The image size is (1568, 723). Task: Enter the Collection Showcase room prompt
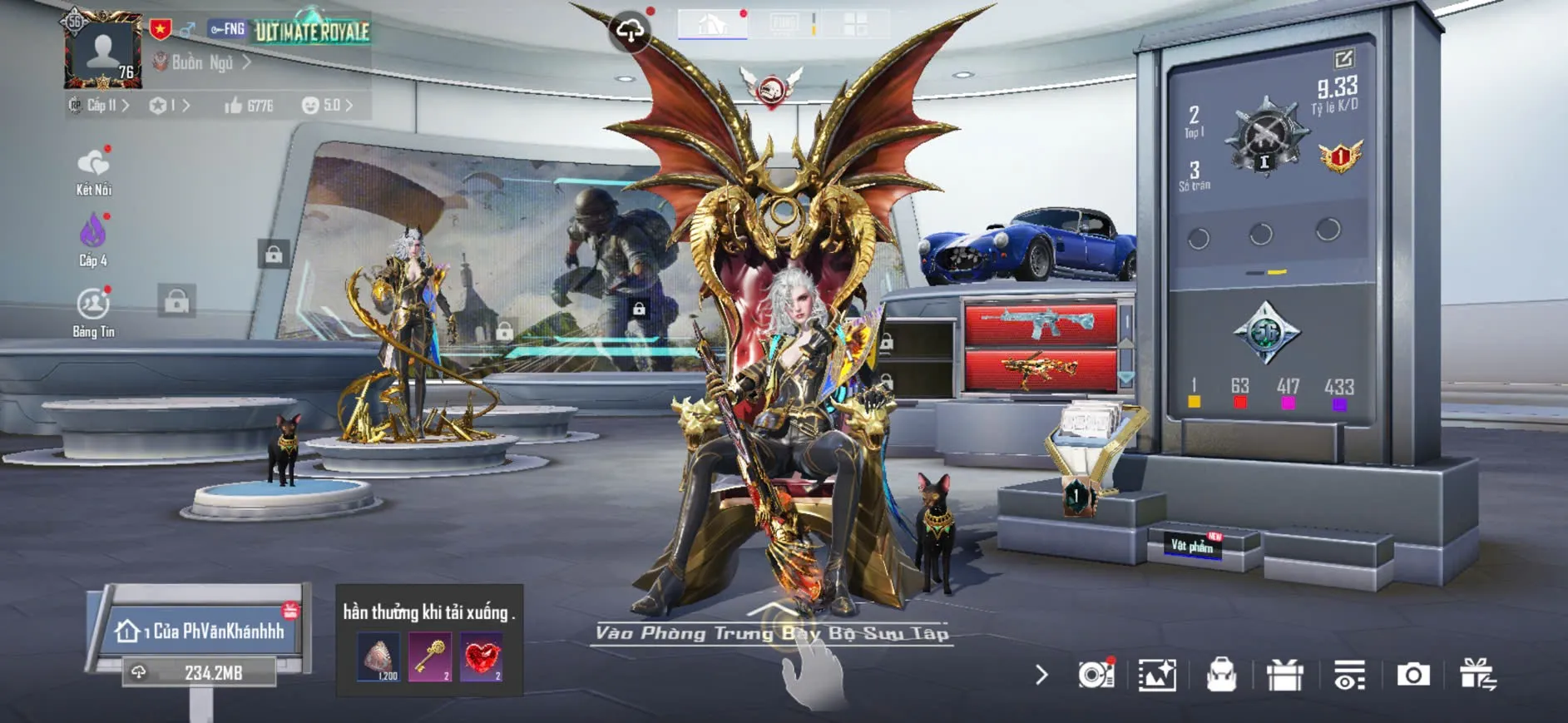click(x=771, y=633)
